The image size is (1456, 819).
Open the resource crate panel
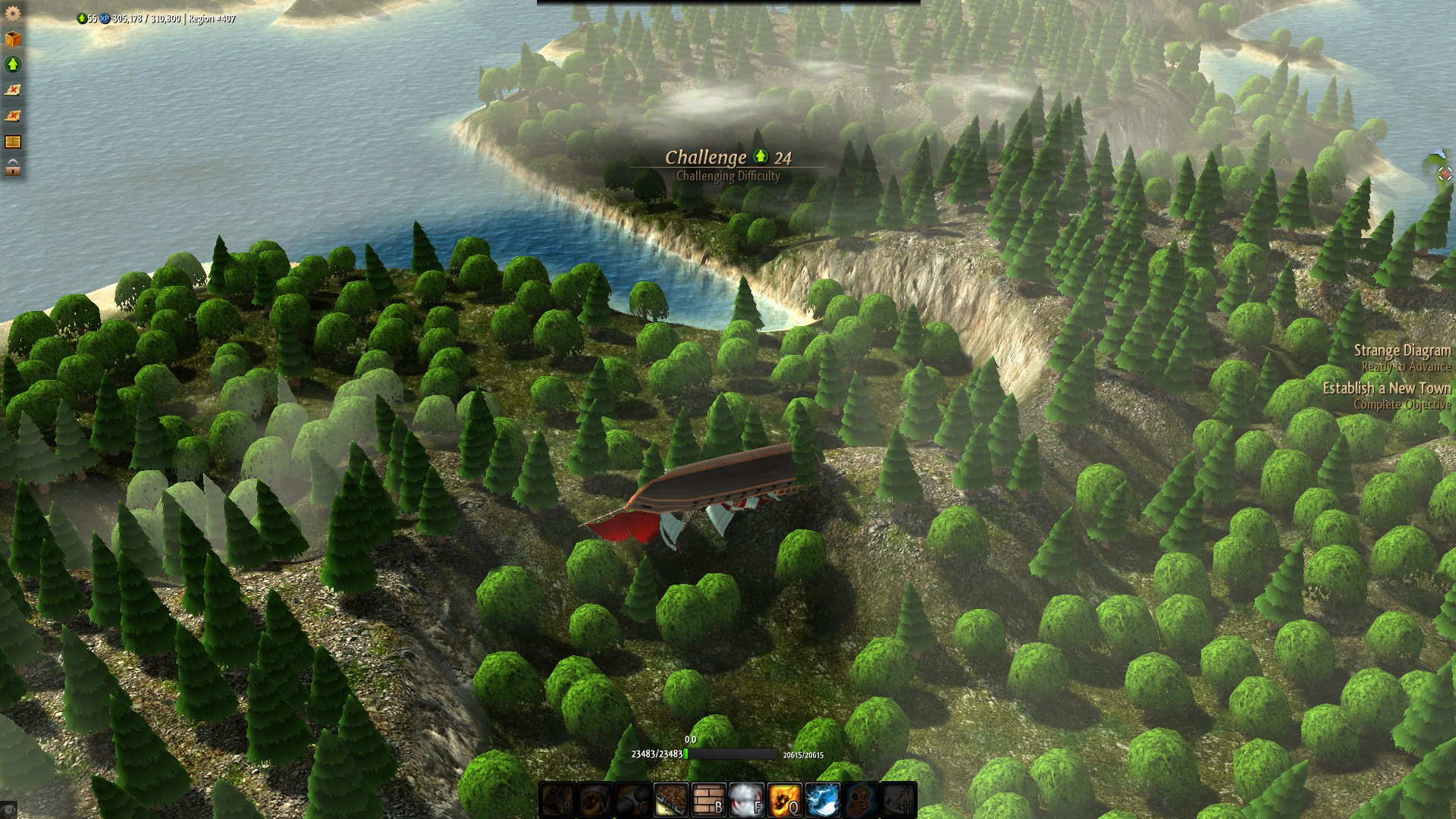point(14,38)
